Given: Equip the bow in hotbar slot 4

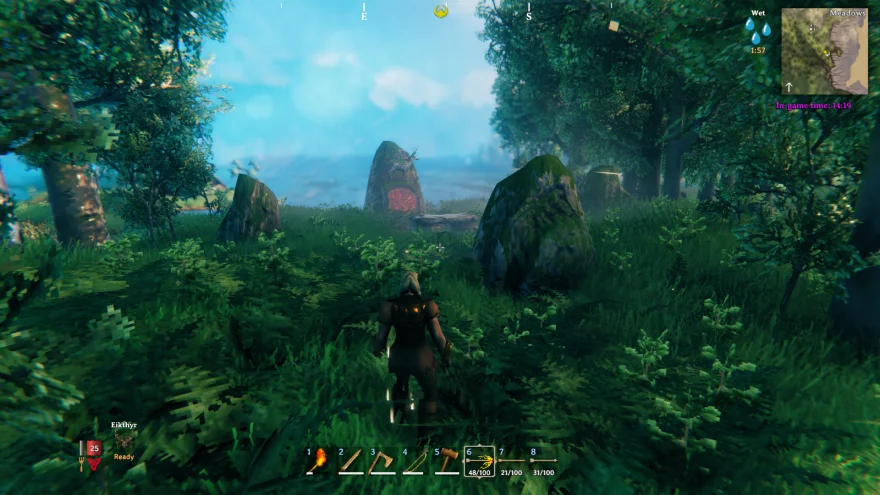Looking at the screenshot, I should (x=415, y=461).
